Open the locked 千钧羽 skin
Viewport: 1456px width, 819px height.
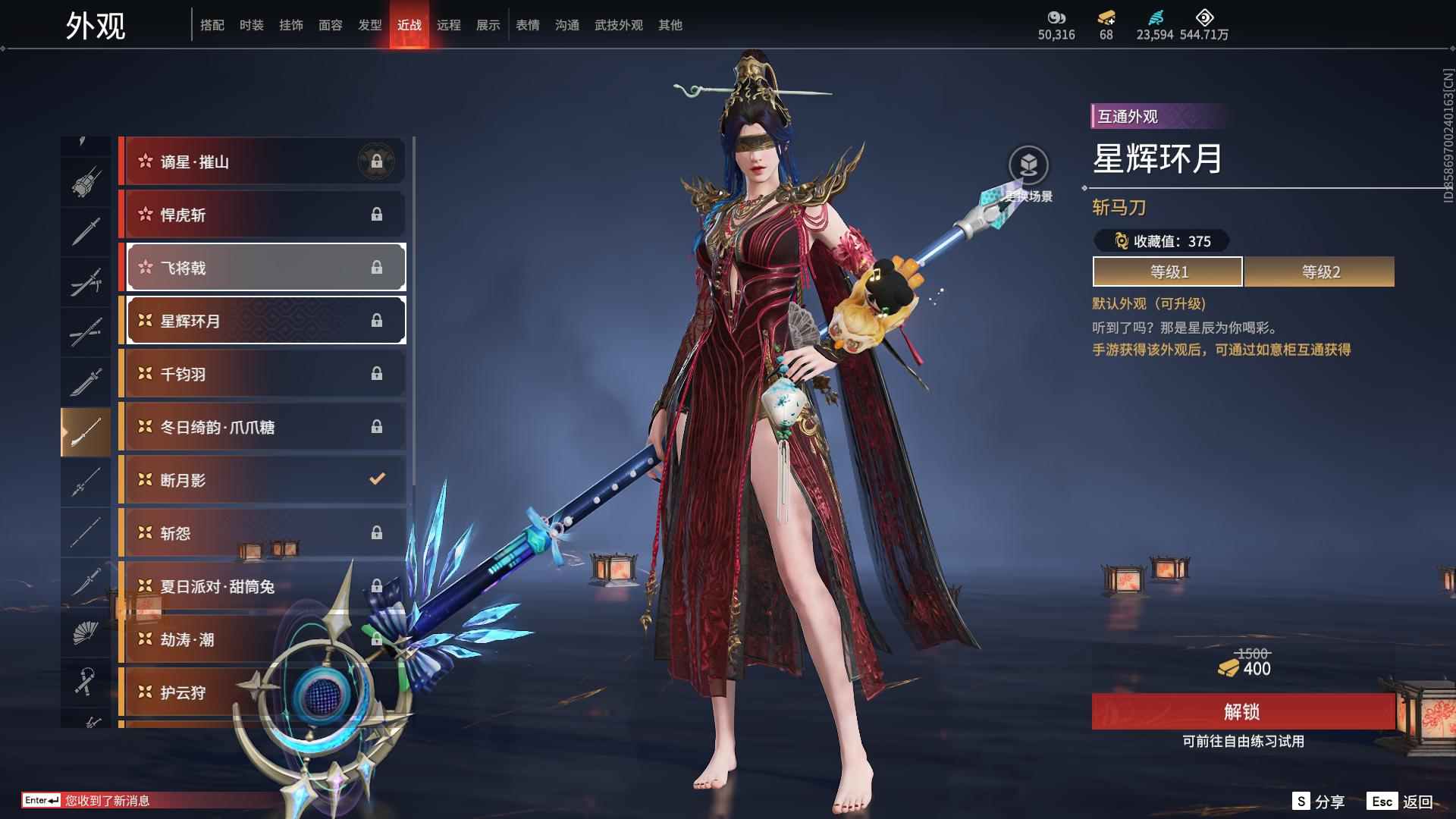[262, 374]
